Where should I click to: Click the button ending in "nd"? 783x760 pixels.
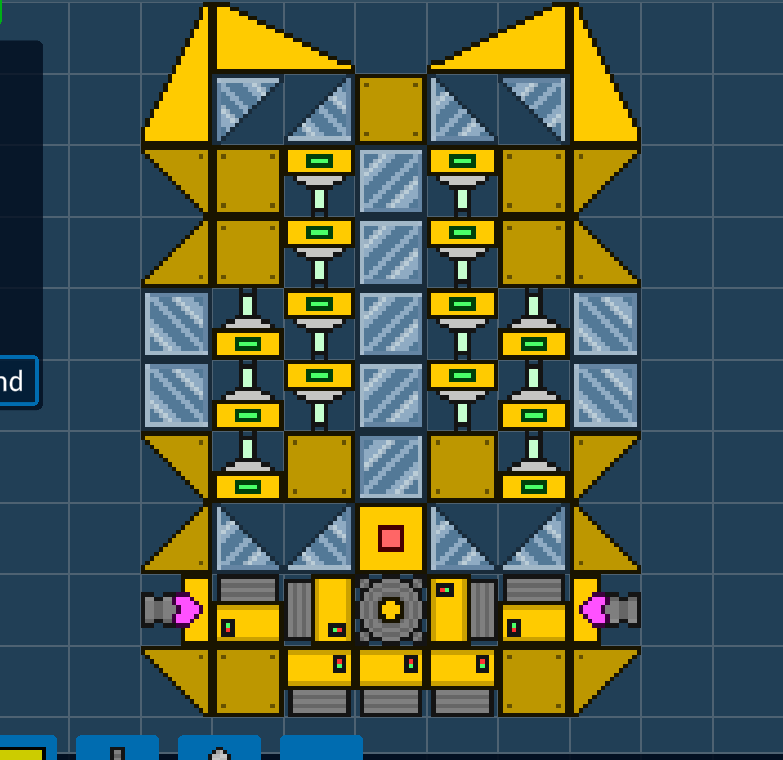[17, 381]
